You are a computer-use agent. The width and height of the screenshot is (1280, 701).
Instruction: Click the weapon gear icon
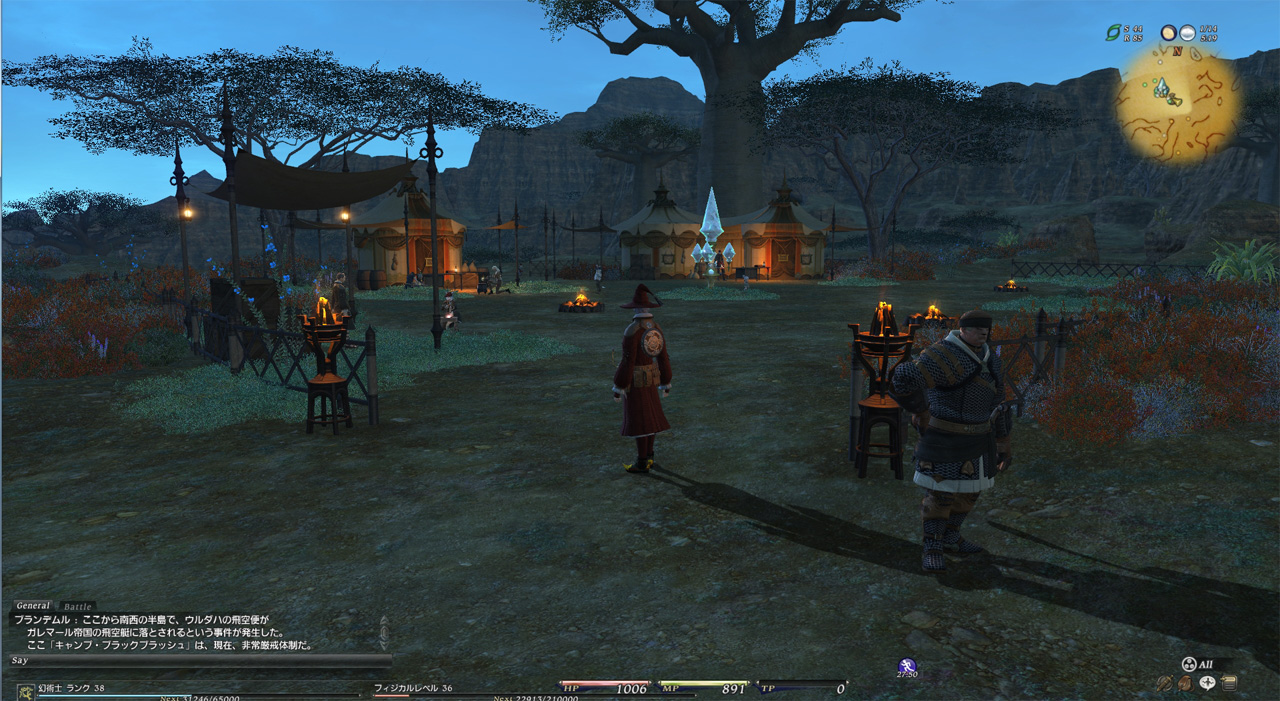1164,684
